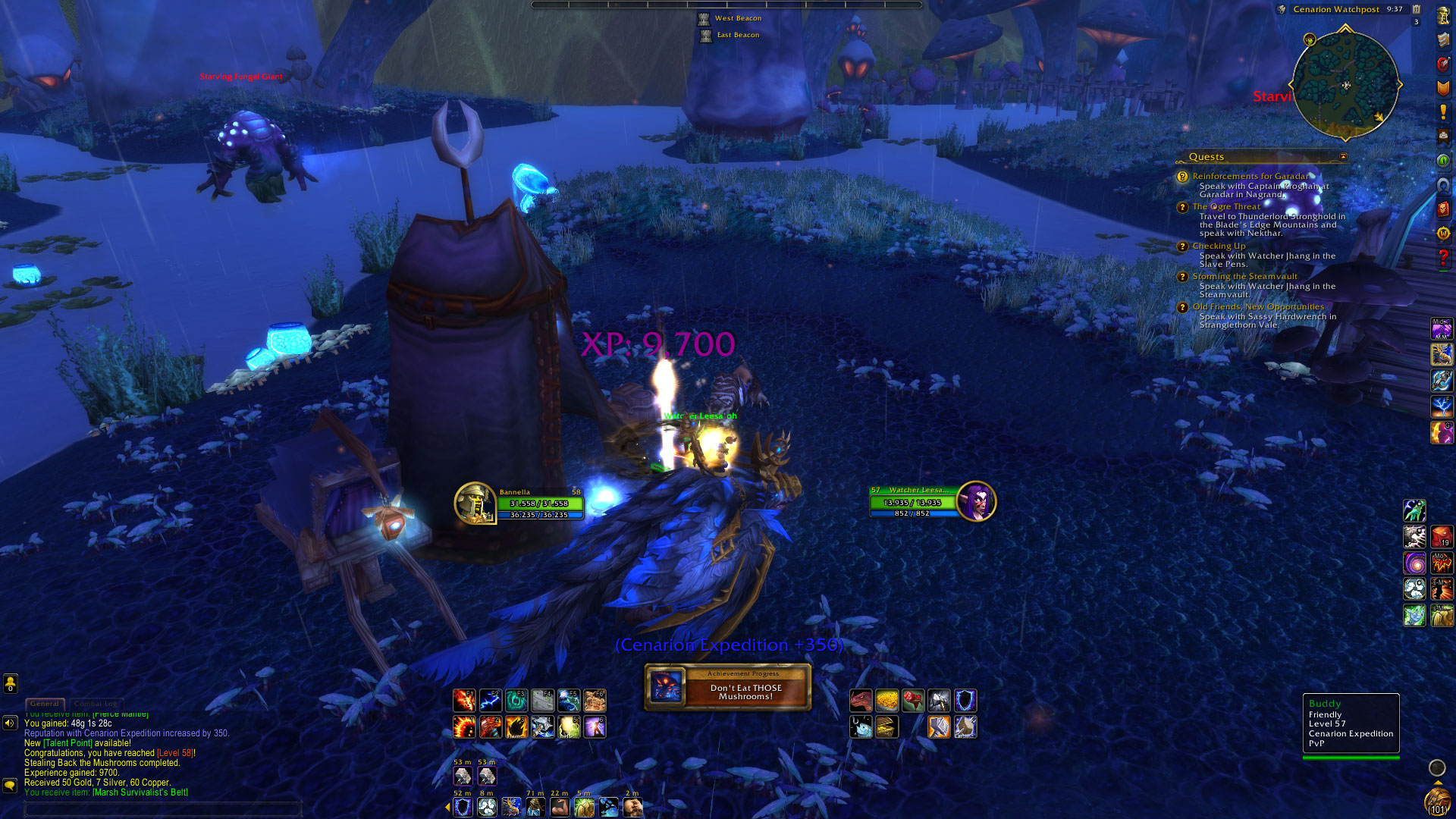Click the treasure chest action slot
Screen dimensions: 1456x819
pos(887,726)
